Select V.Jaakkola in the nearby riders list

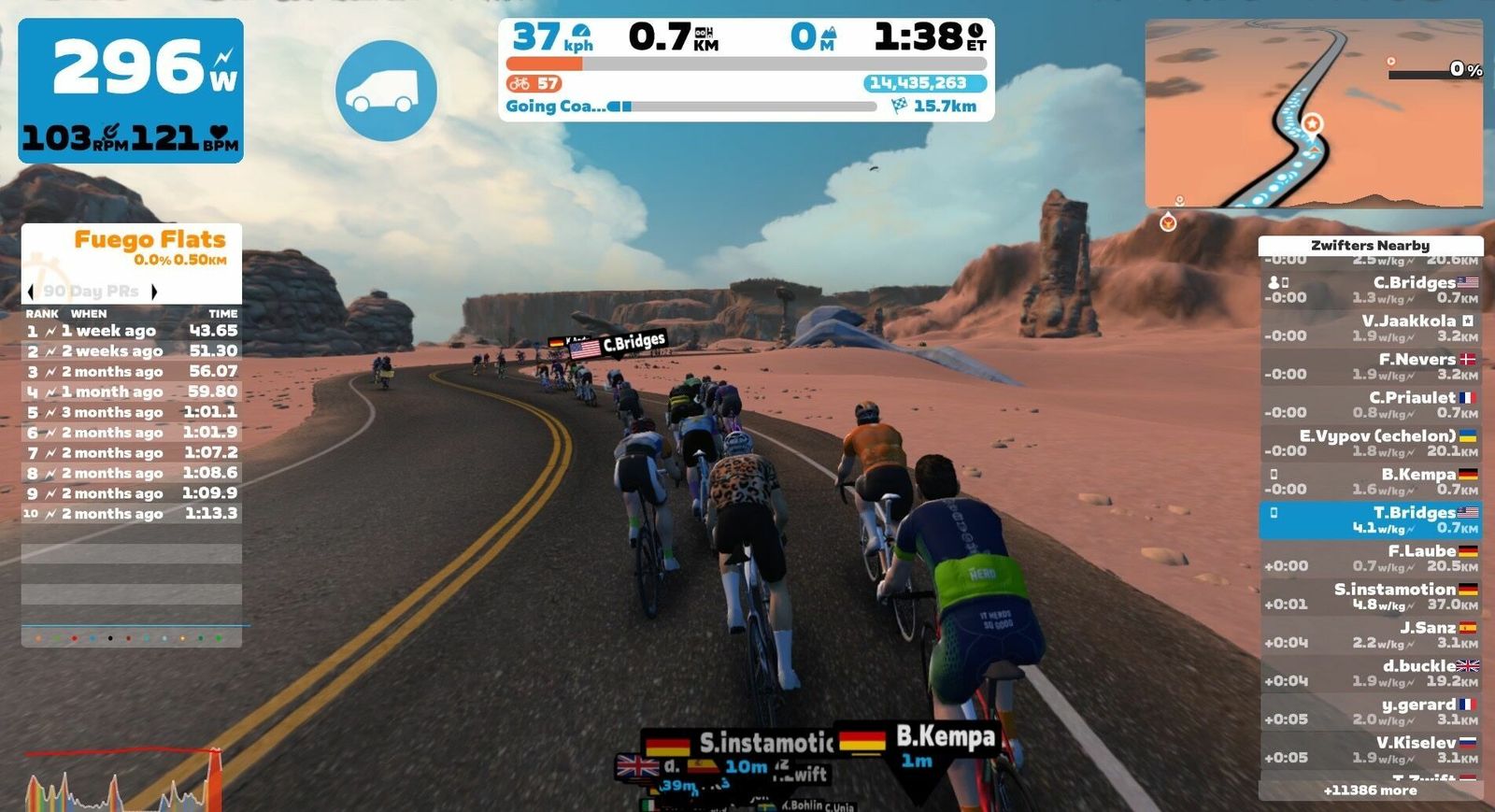(1370, 328)
